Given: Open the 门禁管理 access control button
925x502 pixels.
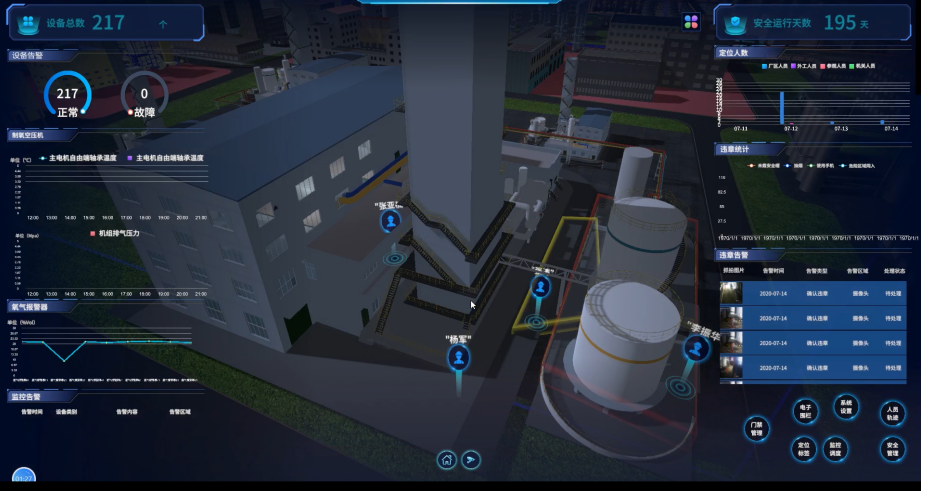Looking at the screenshot, I should pos(756,429).
